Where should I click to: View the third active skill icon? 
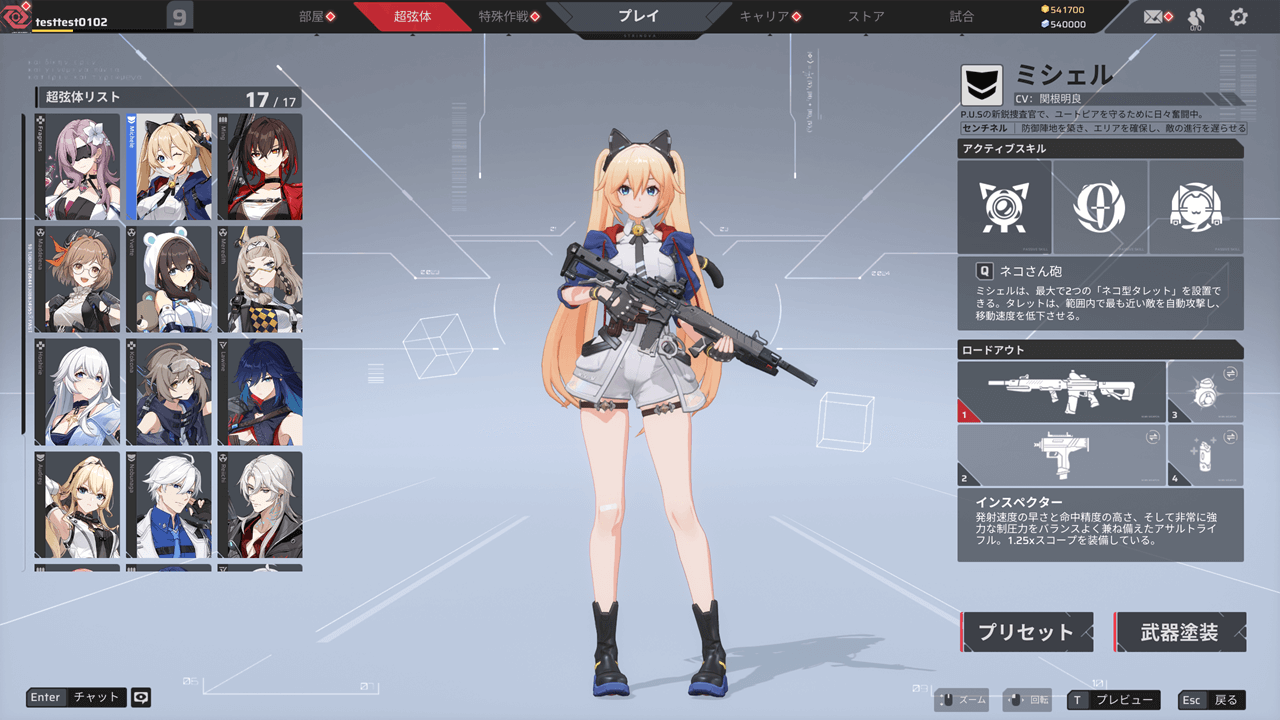[1196, 207]
